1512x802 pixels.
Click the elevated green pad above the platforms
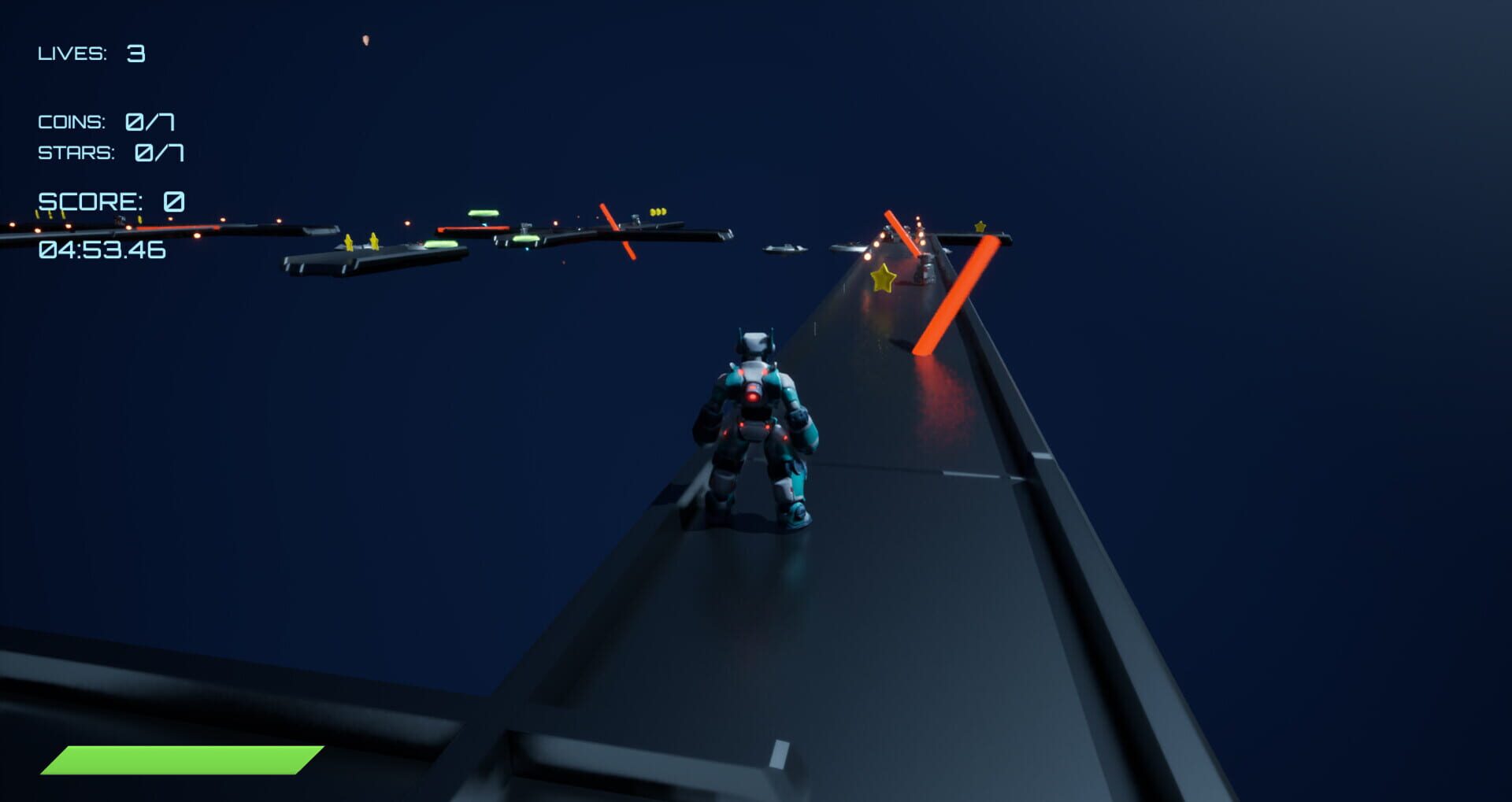[x=483, y=213]
